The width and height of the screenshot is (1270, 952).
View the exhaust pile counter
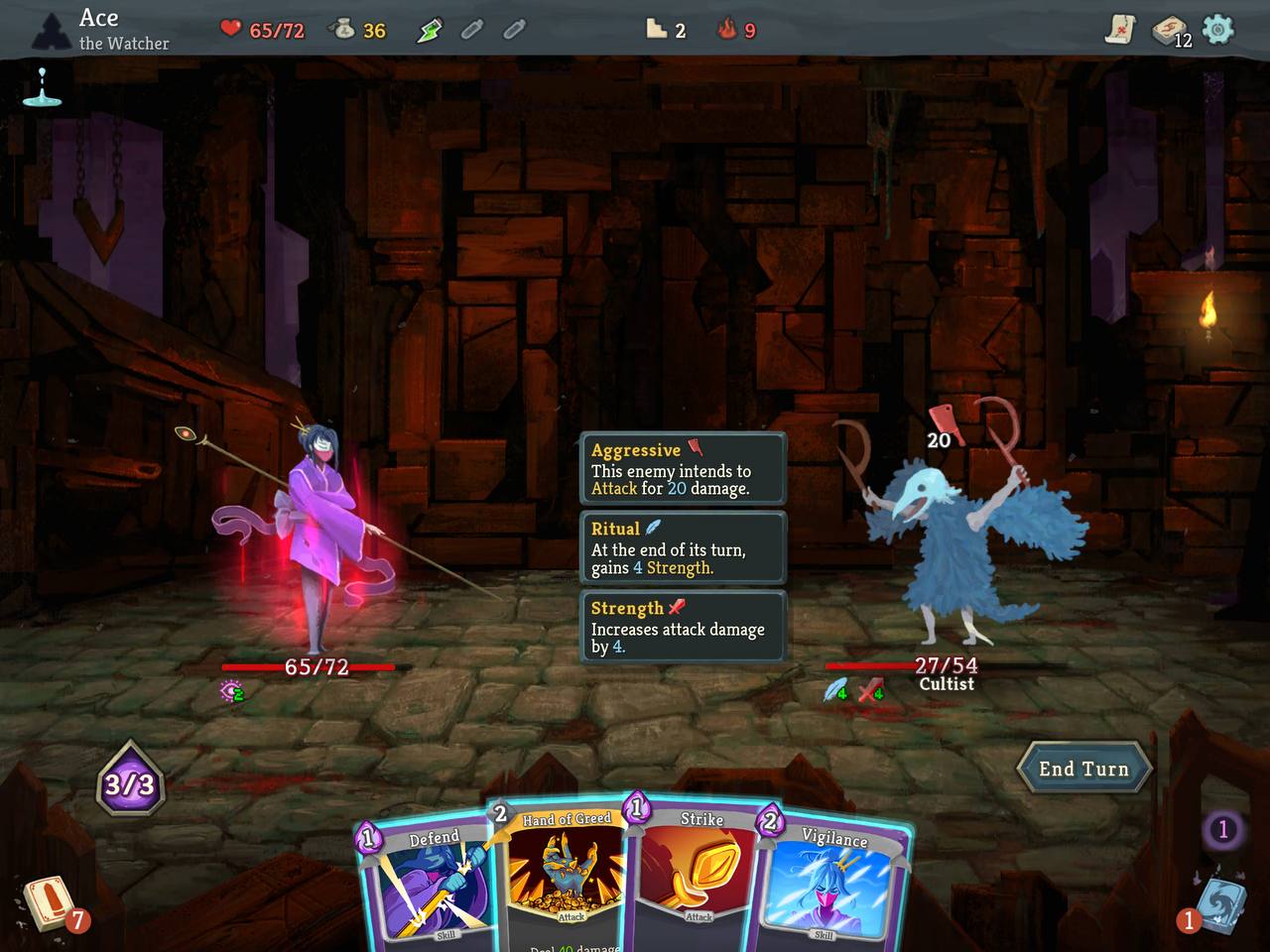click(x=1222, y=829)
